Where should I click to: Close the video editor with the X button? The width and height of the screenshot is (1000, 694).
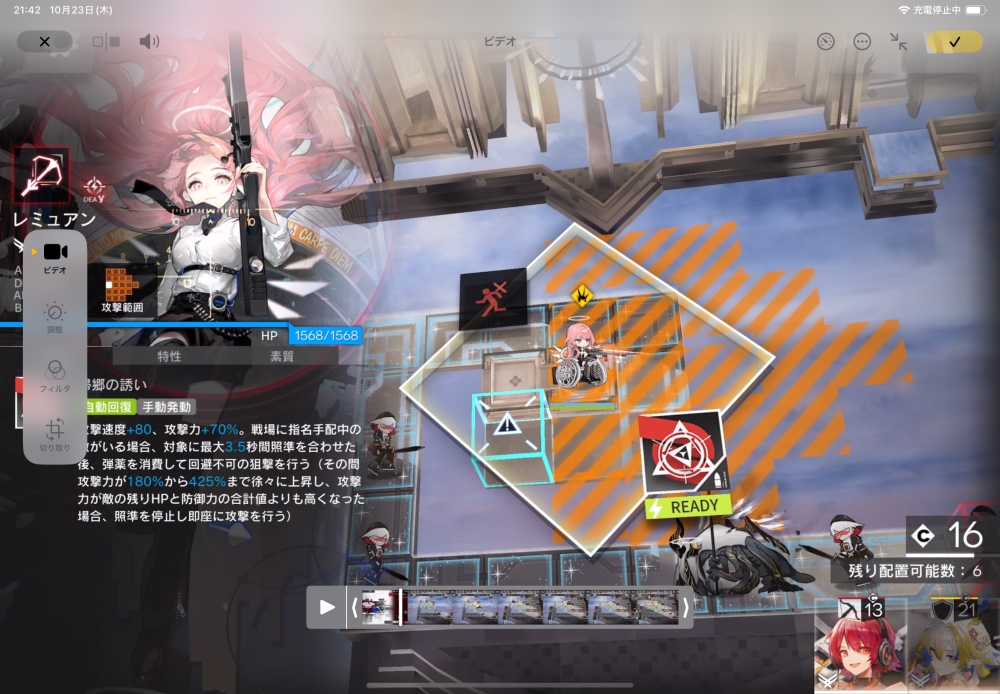click(x=44, y=42)
